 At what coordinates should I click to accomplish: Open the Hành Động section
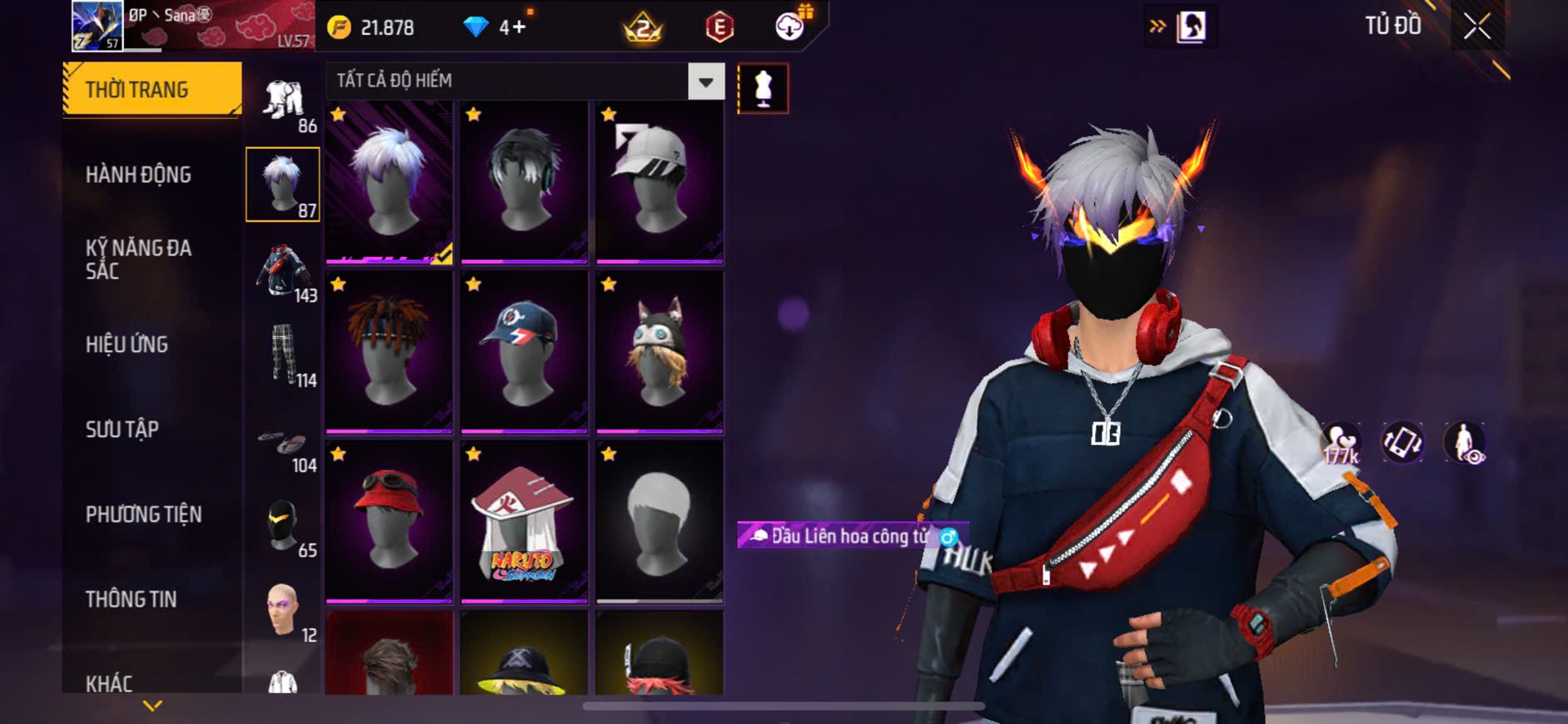pos(138,175)
